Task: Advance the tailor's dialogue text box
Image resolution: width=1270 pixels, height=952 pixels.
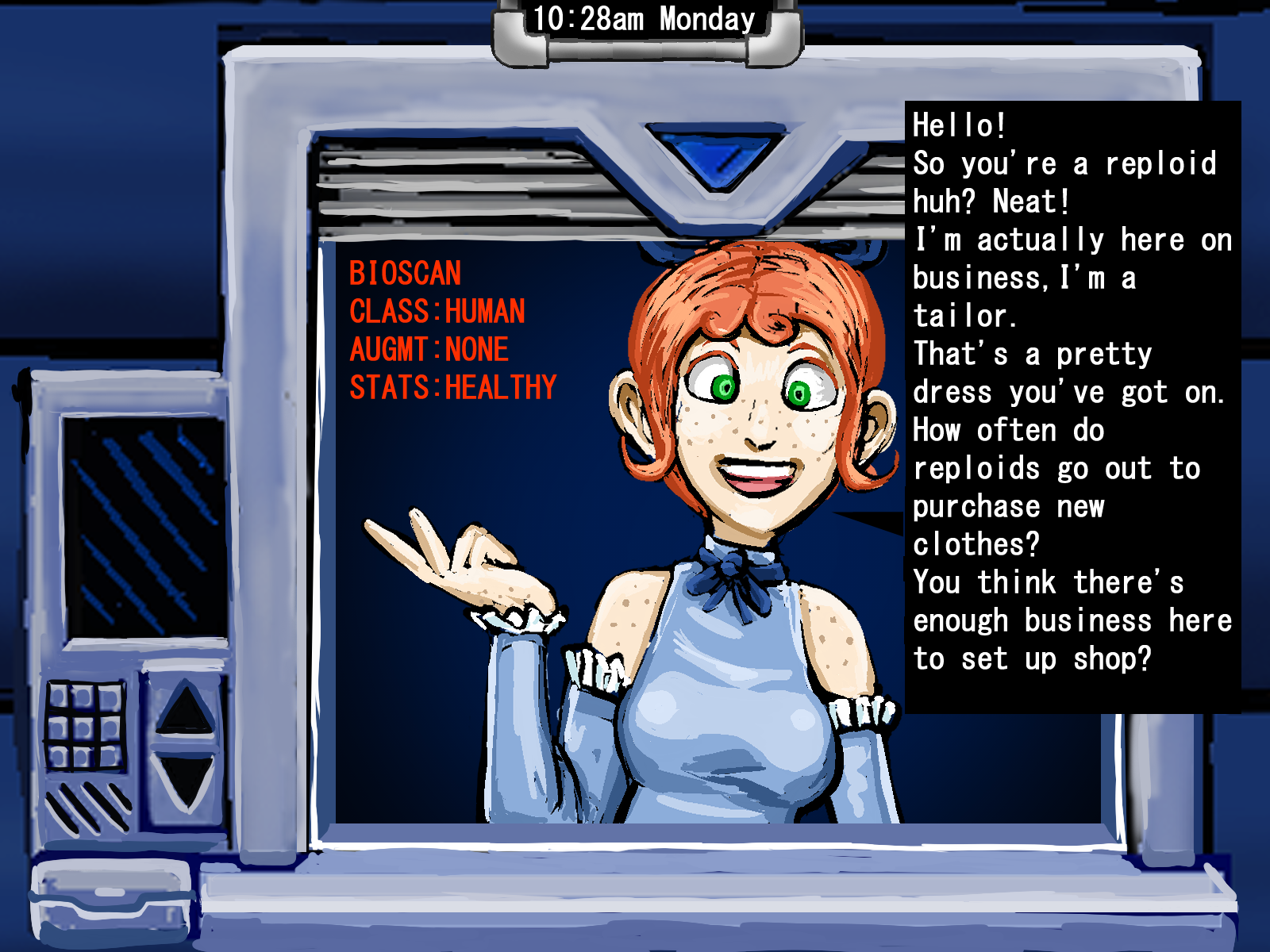Action: coord(1072,406)
